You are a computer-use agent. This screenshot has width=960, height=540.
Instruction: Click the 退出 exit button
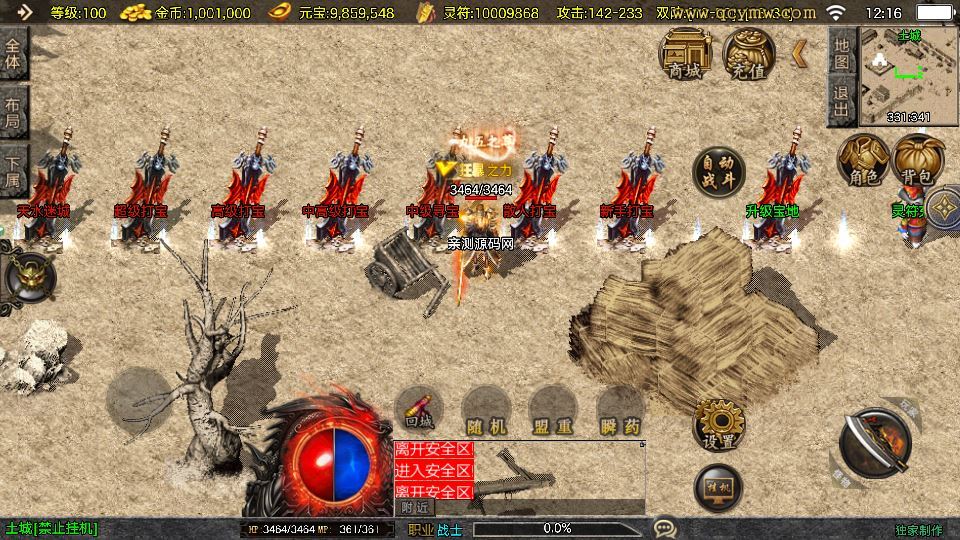tap(842, 101)
